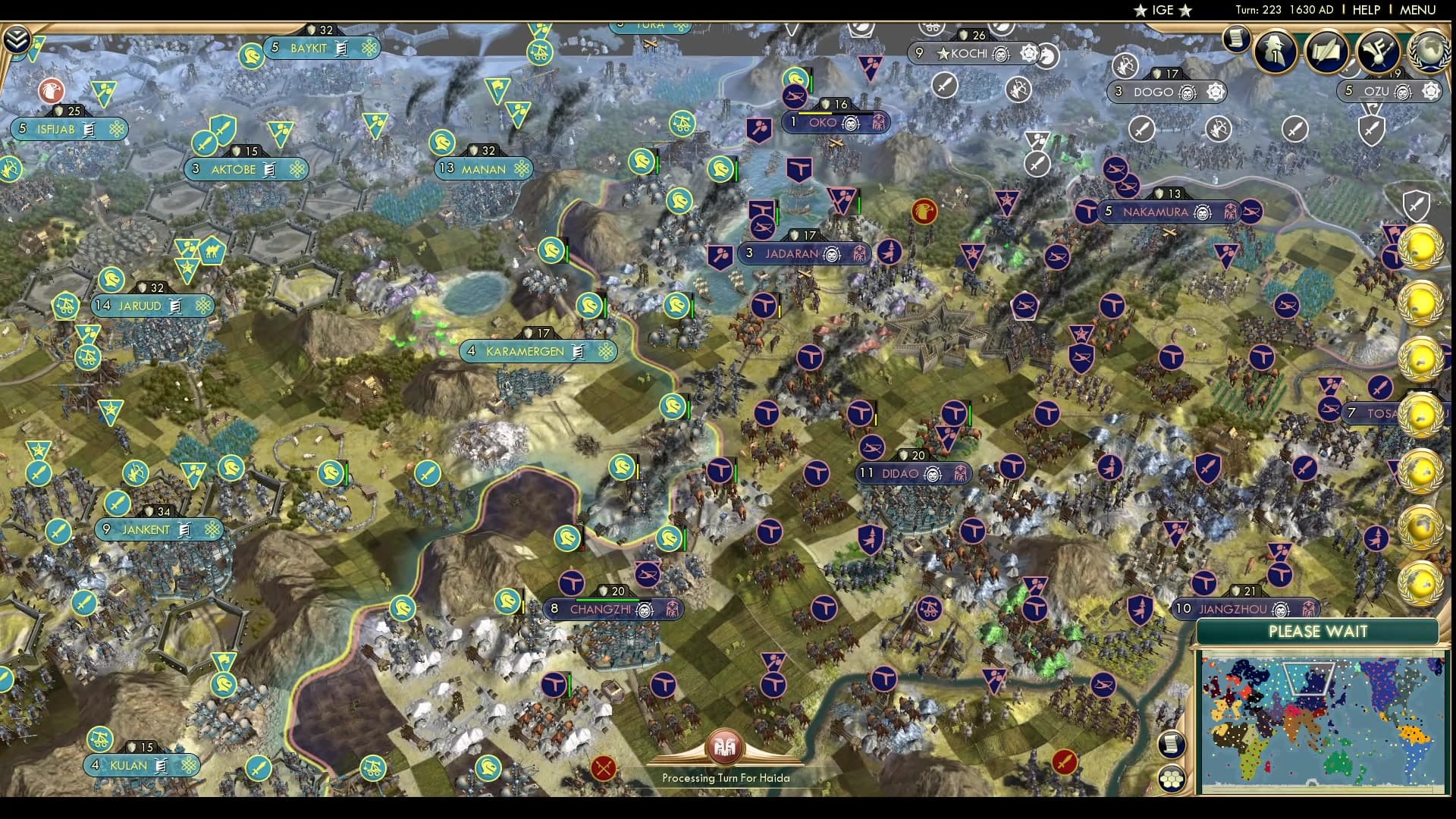Click the trumpet and banner round icon

[x=1377, y=50]
